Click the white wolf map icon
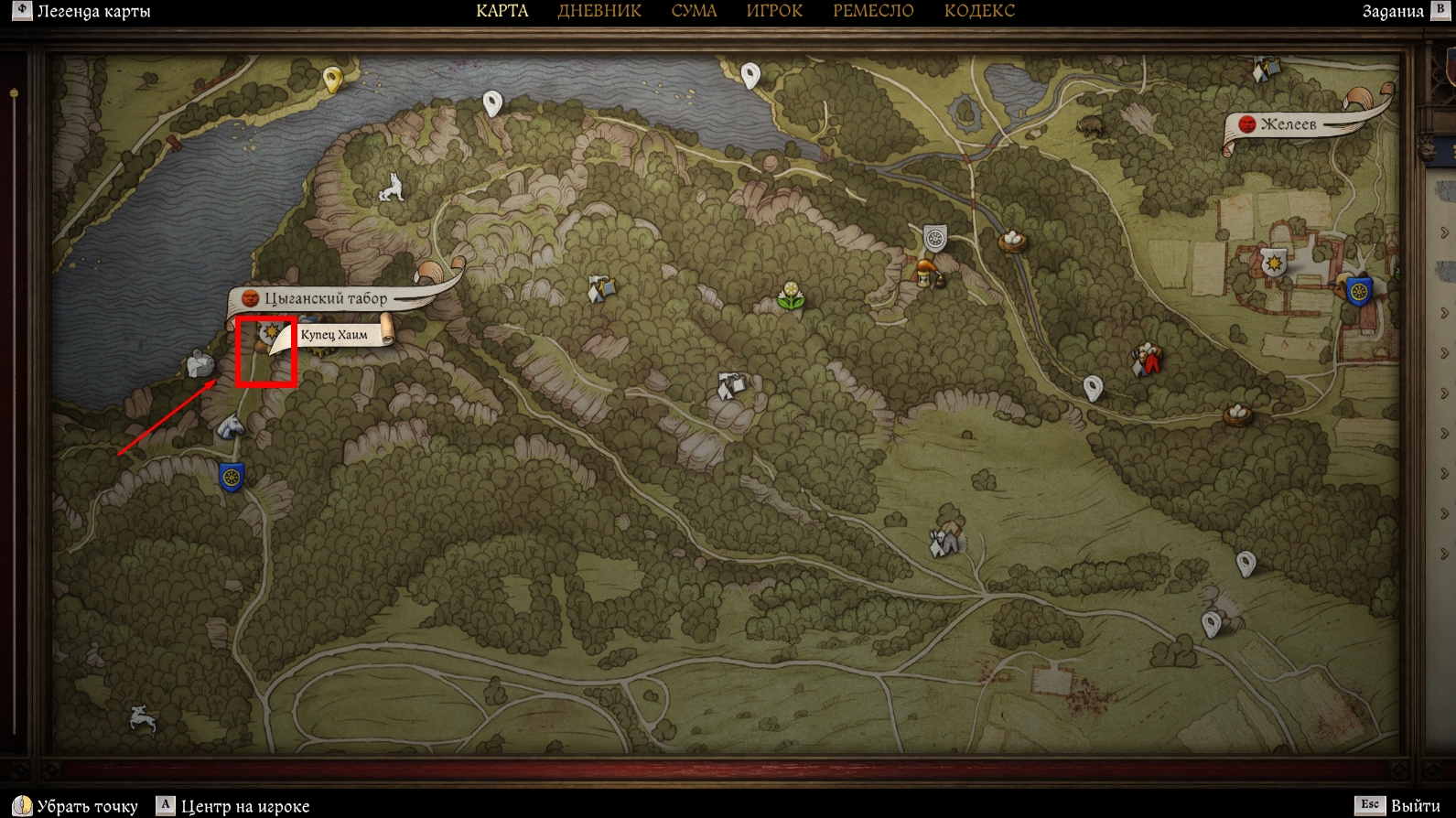 coord(392,188)
